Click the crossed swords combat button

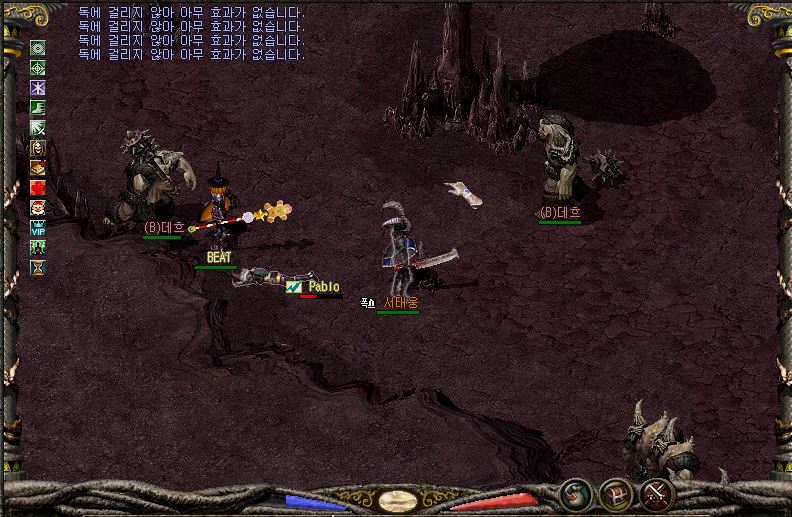coord(656,494)
